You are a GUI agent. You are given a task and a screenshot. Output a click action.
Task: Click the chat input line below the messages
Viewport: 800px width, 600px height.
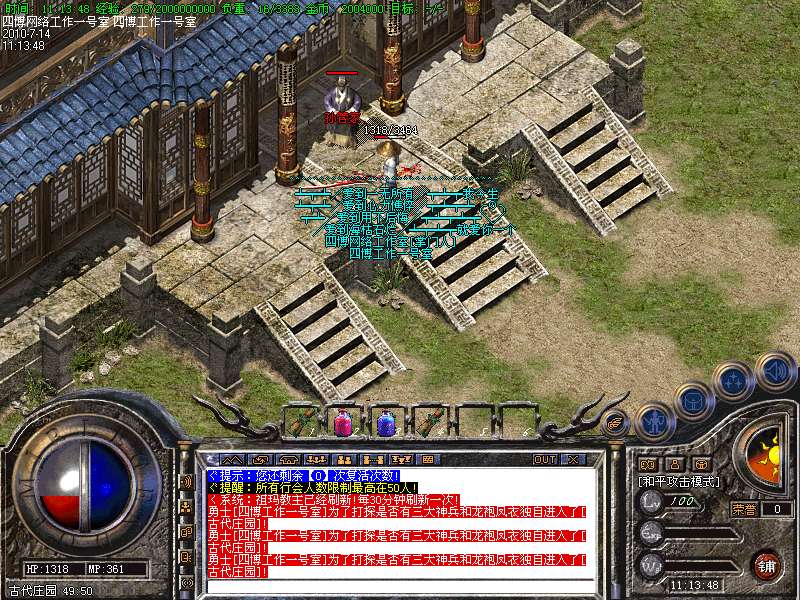pos(400,584)
